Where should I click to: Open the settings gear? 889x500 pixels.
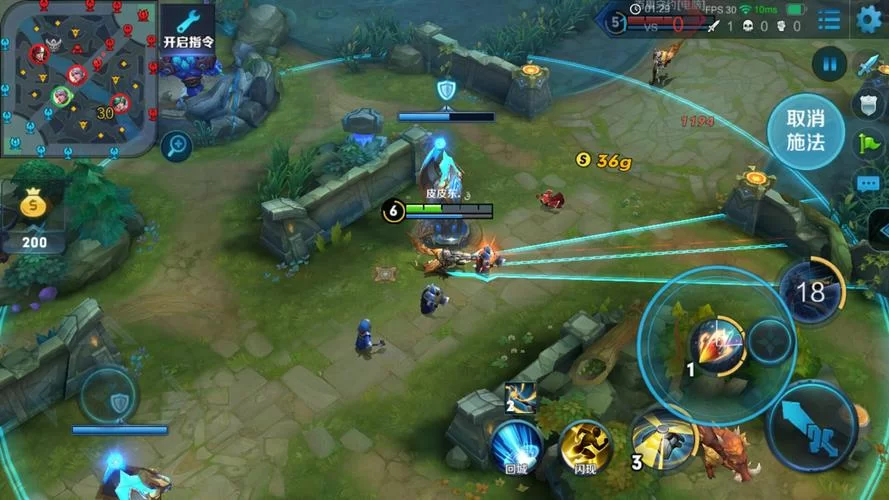(870, 18)
